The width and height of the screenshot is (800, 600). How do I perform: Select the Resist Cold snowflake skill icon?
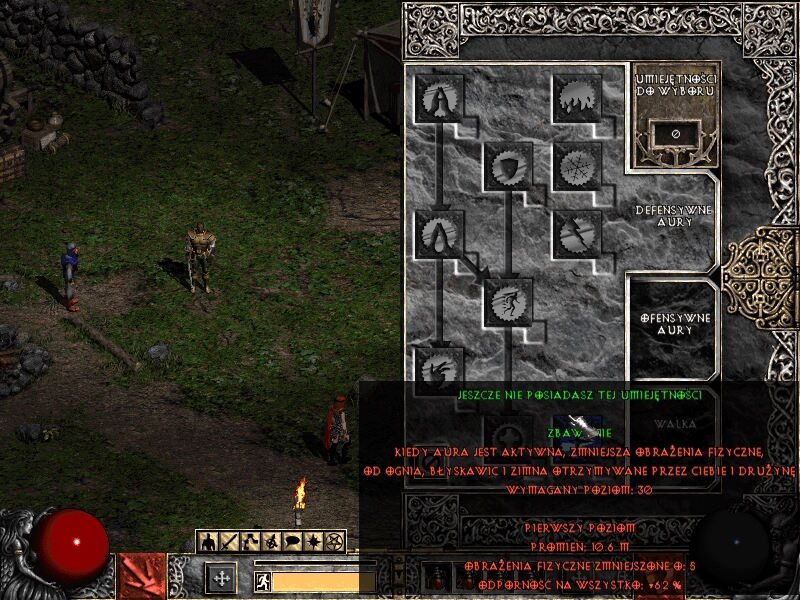coord(577,167)
